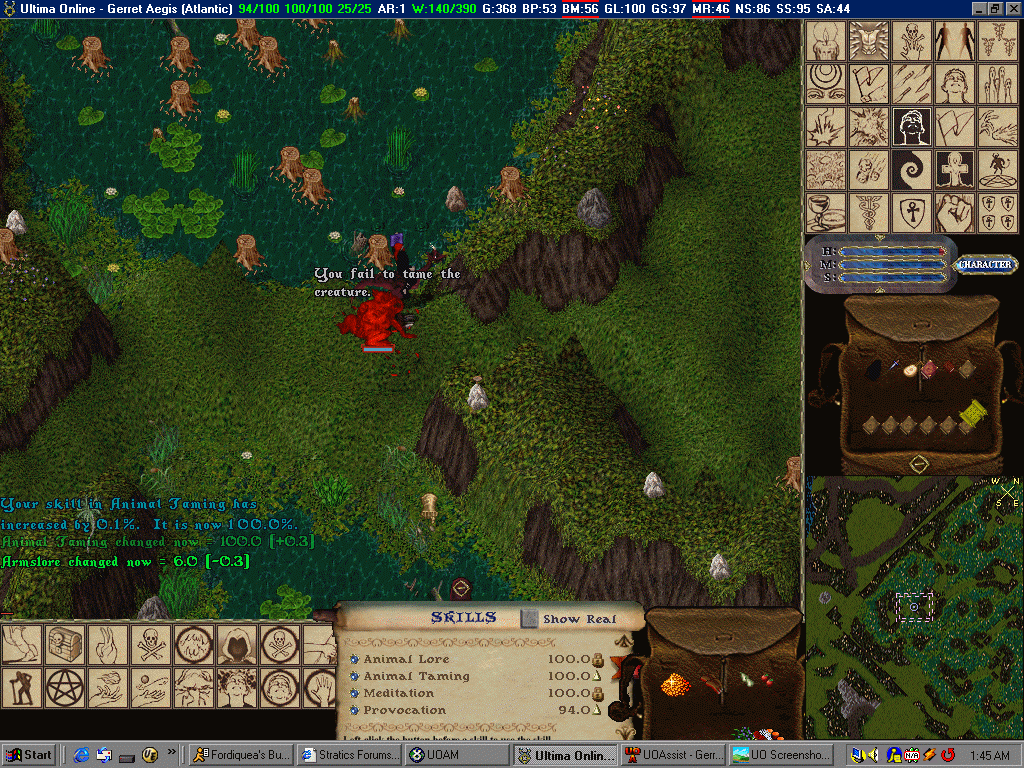Switch to UOAssist in the taskbar
The height and width of the screenshot is (768, 1024).
pyautogui.click(x=670, y=755)
